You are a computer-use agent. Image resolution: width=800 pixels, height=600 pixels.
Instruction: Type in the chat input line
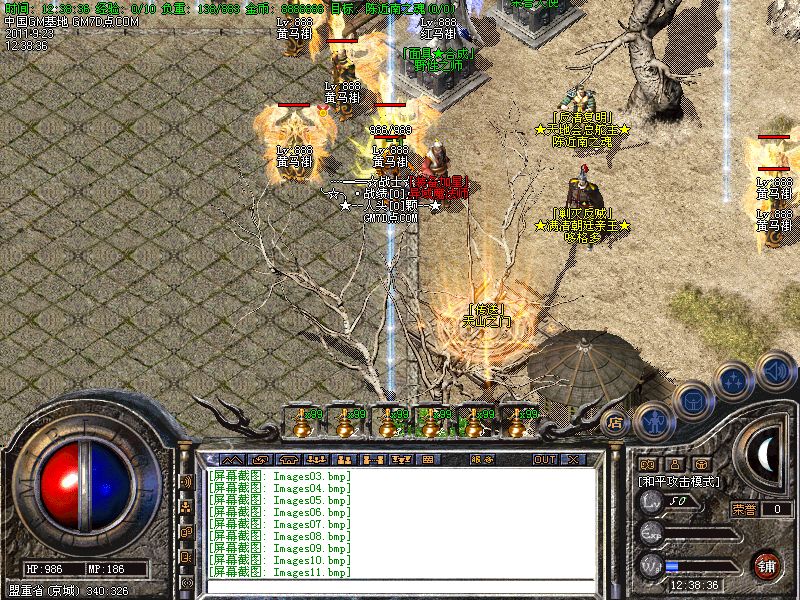pos(400,587)
